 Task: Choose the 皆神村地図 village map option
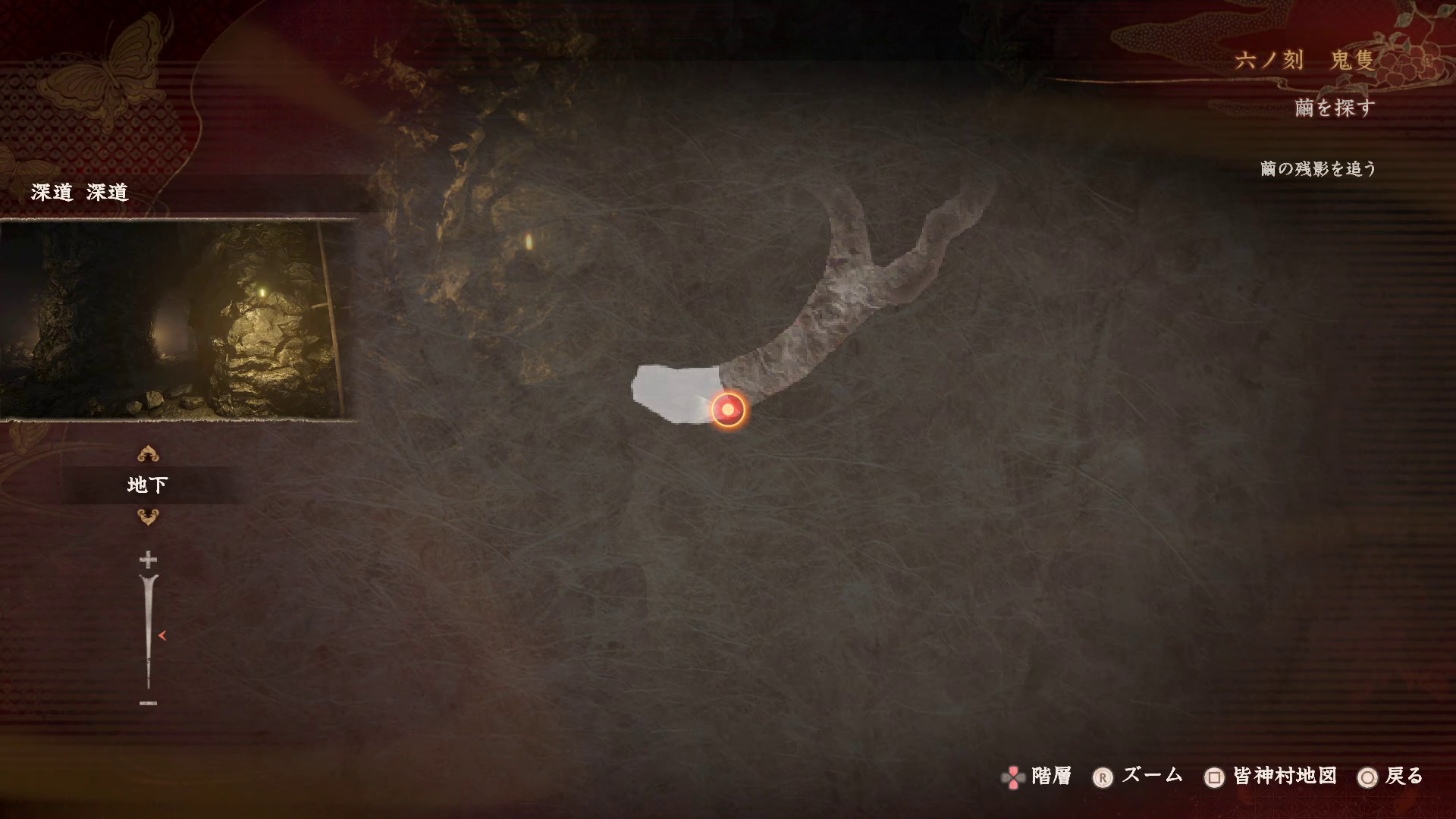pos(1271,777)
